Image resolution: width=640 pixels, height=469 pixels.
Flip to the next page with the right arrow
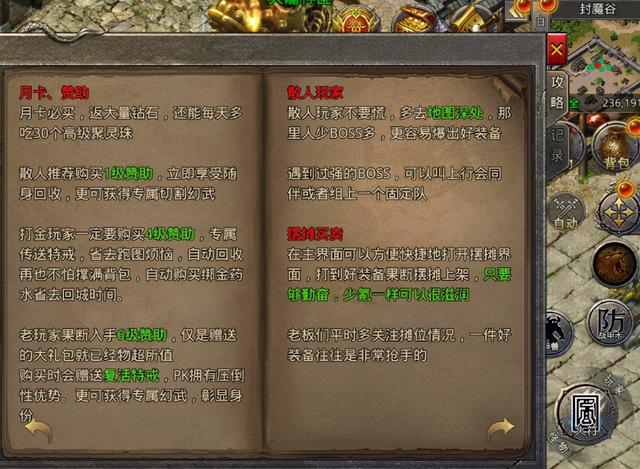[501, 430]
